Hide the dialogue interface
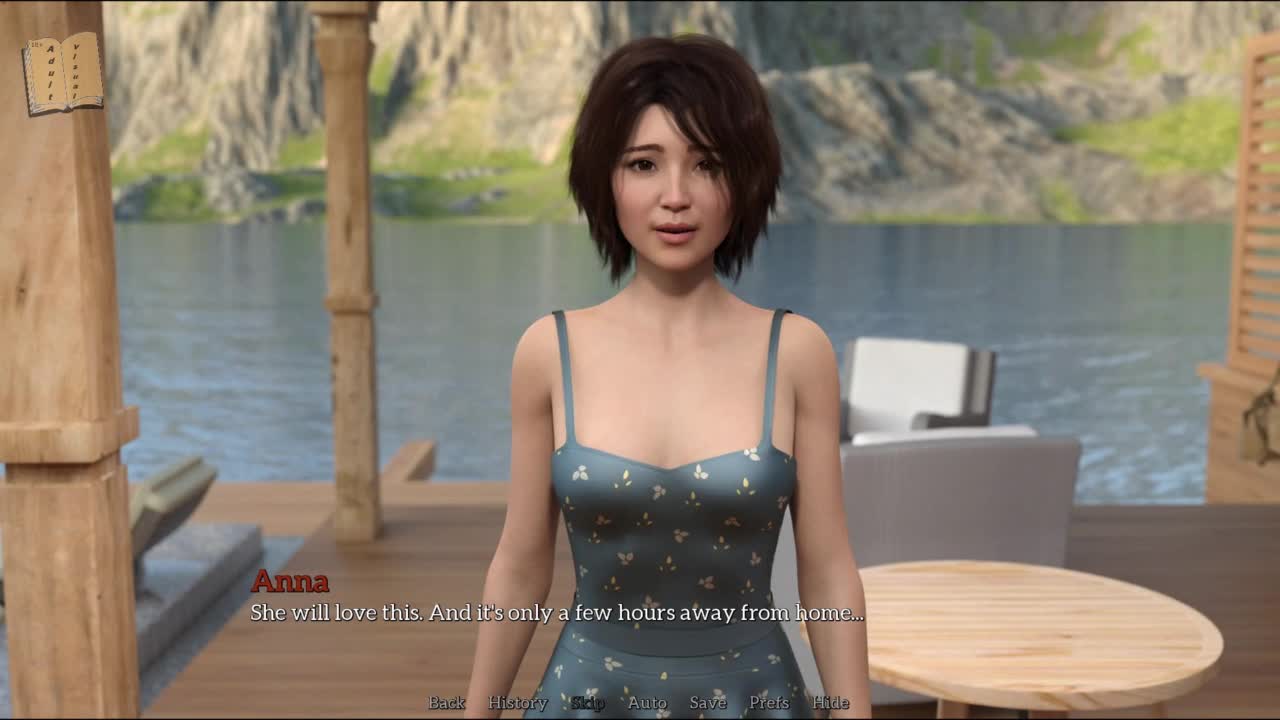1280x720 pixels. [830, 702]
